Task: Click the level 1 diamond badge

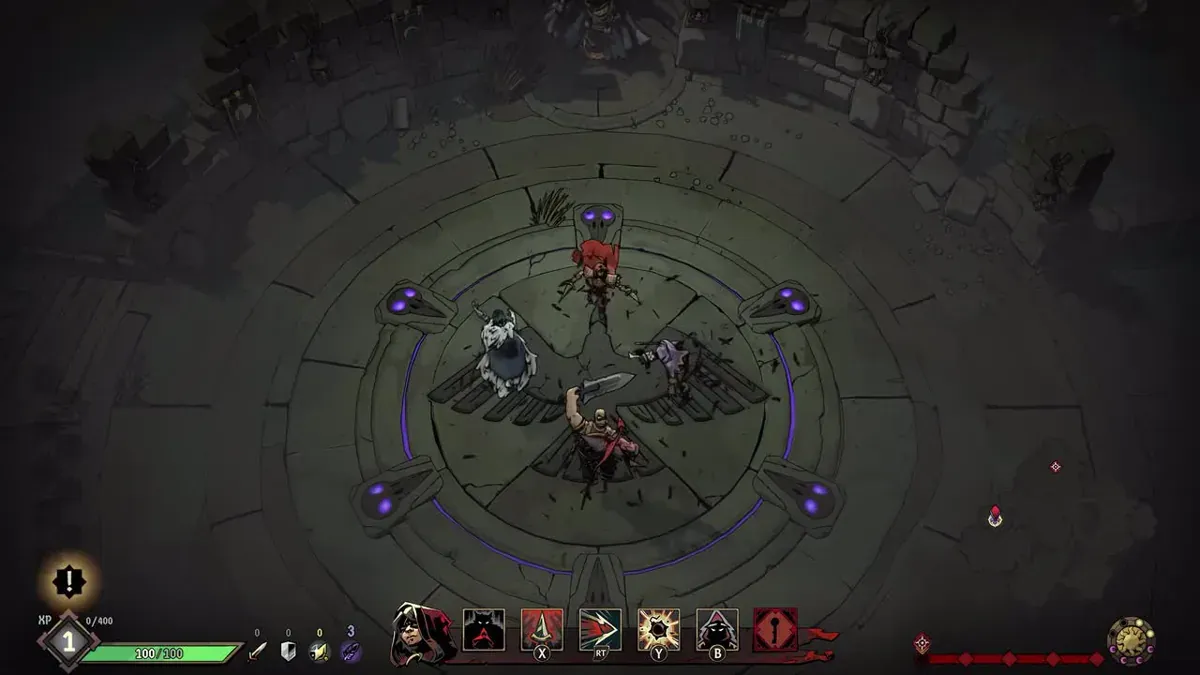Action: [x=68, y=641]
